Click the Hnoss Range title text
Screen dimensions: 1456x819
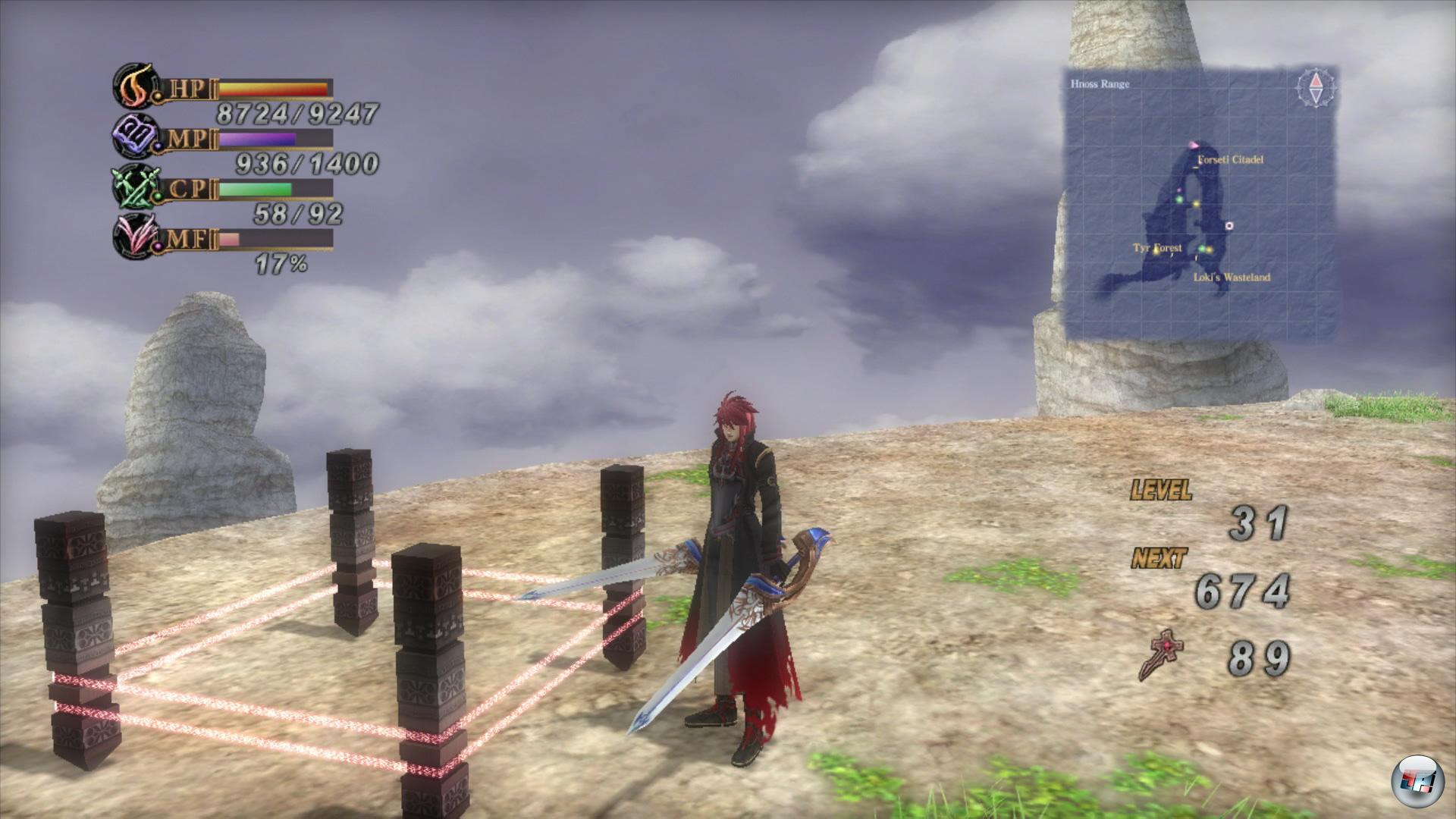[1100, 84]
